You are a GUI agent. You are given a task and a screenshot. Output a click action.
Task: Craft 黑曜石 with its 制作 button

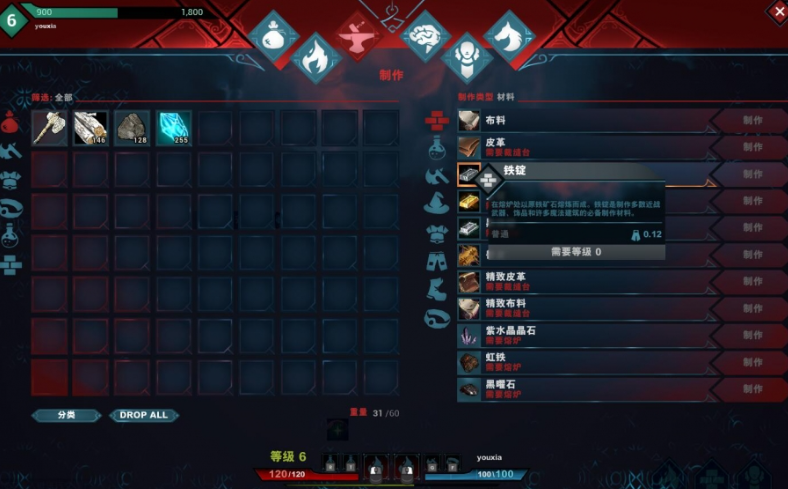pyautogui.click(x=751, y=389)
